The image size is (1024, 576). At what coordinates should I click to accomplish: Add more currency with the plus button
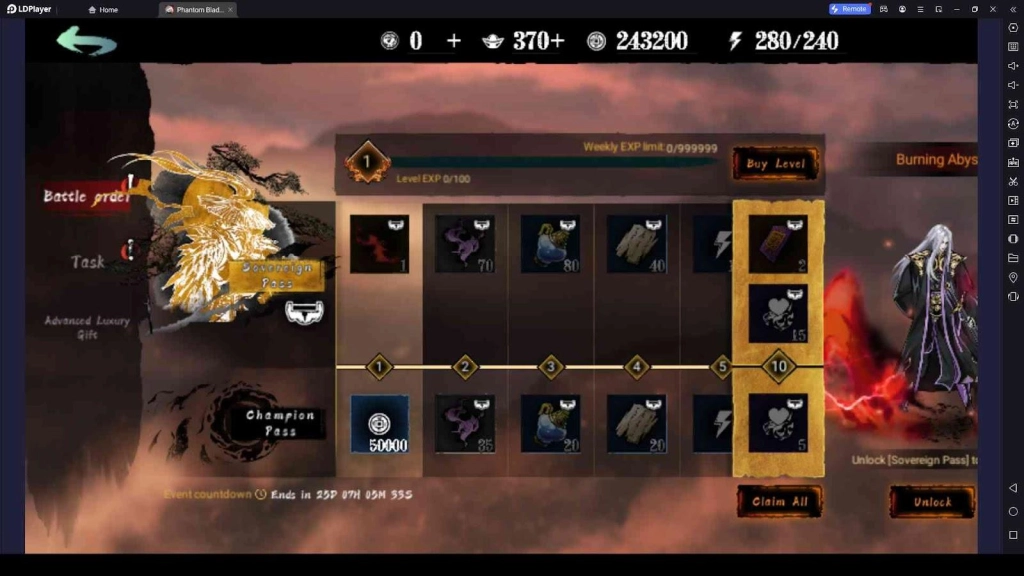tap(454, 40)
